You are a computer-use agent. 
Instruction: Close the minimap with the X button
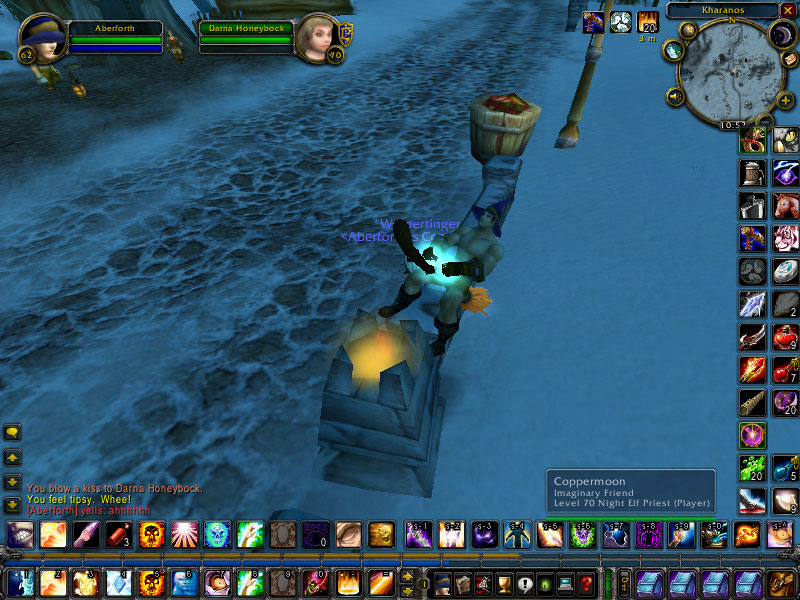(787, 10)
